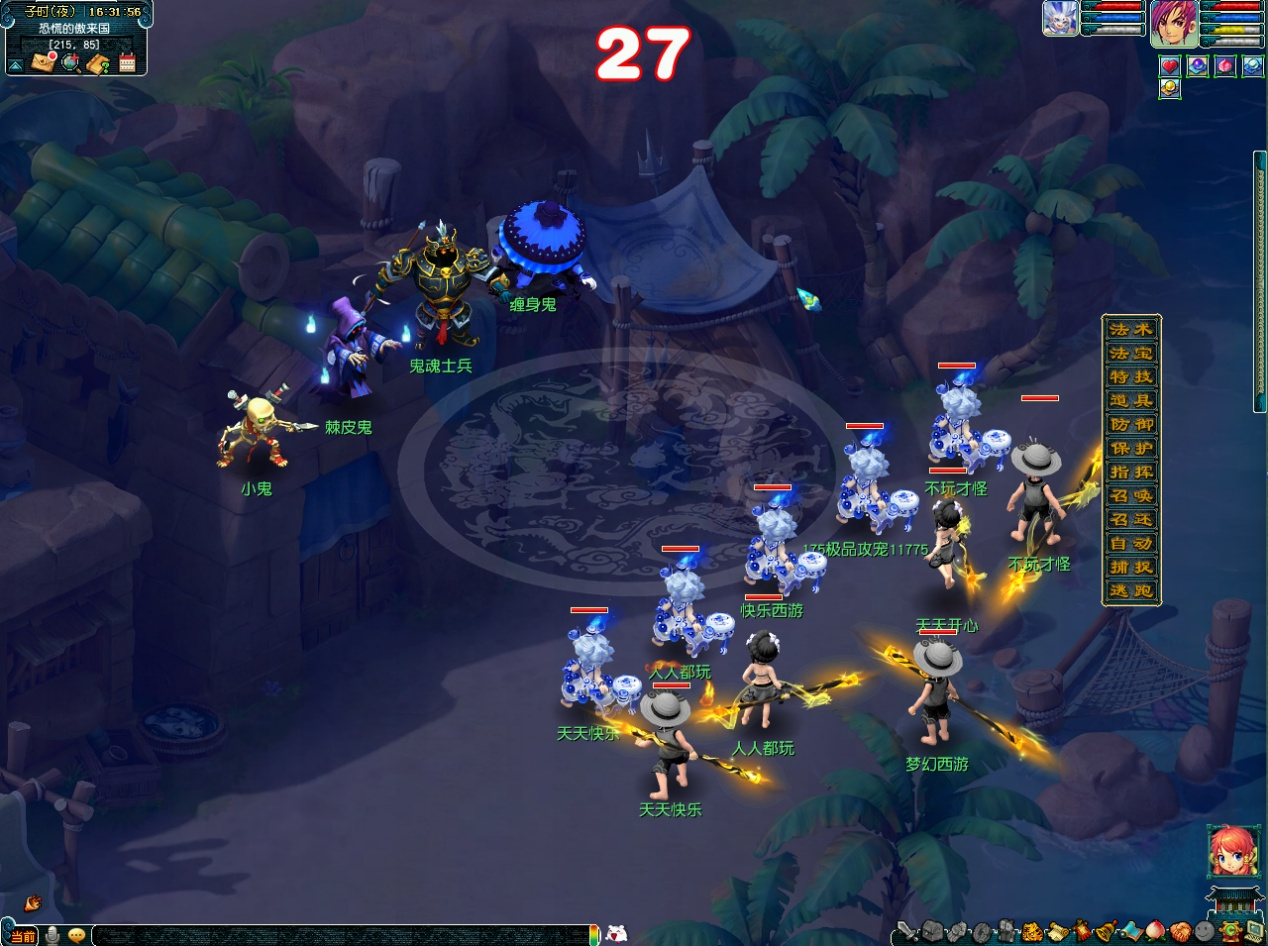Choose the 防御 defend command

click(1131, 425)
